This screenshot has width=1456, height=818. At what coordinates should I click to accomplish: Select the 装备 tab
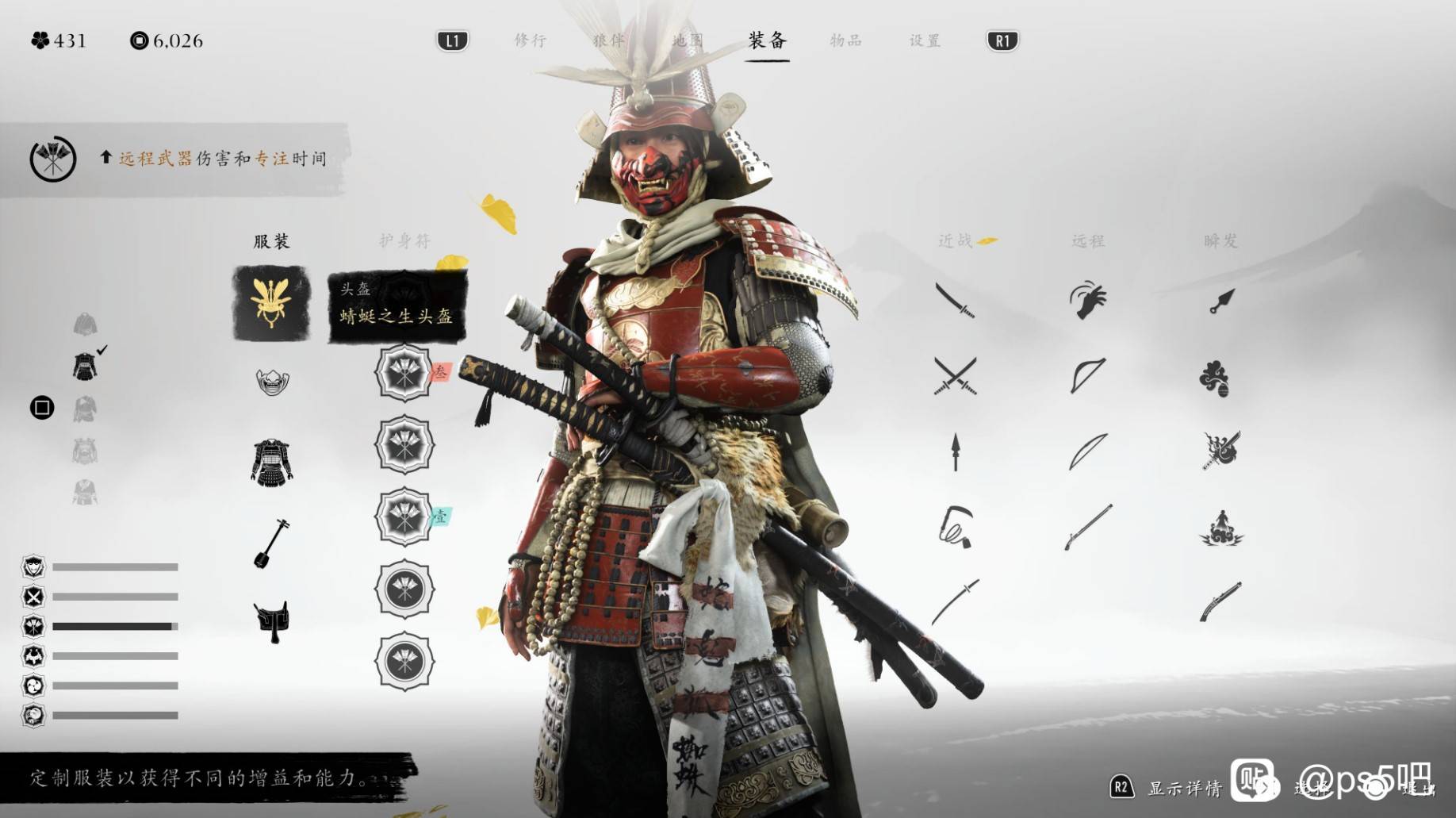[x=767, y=40]
